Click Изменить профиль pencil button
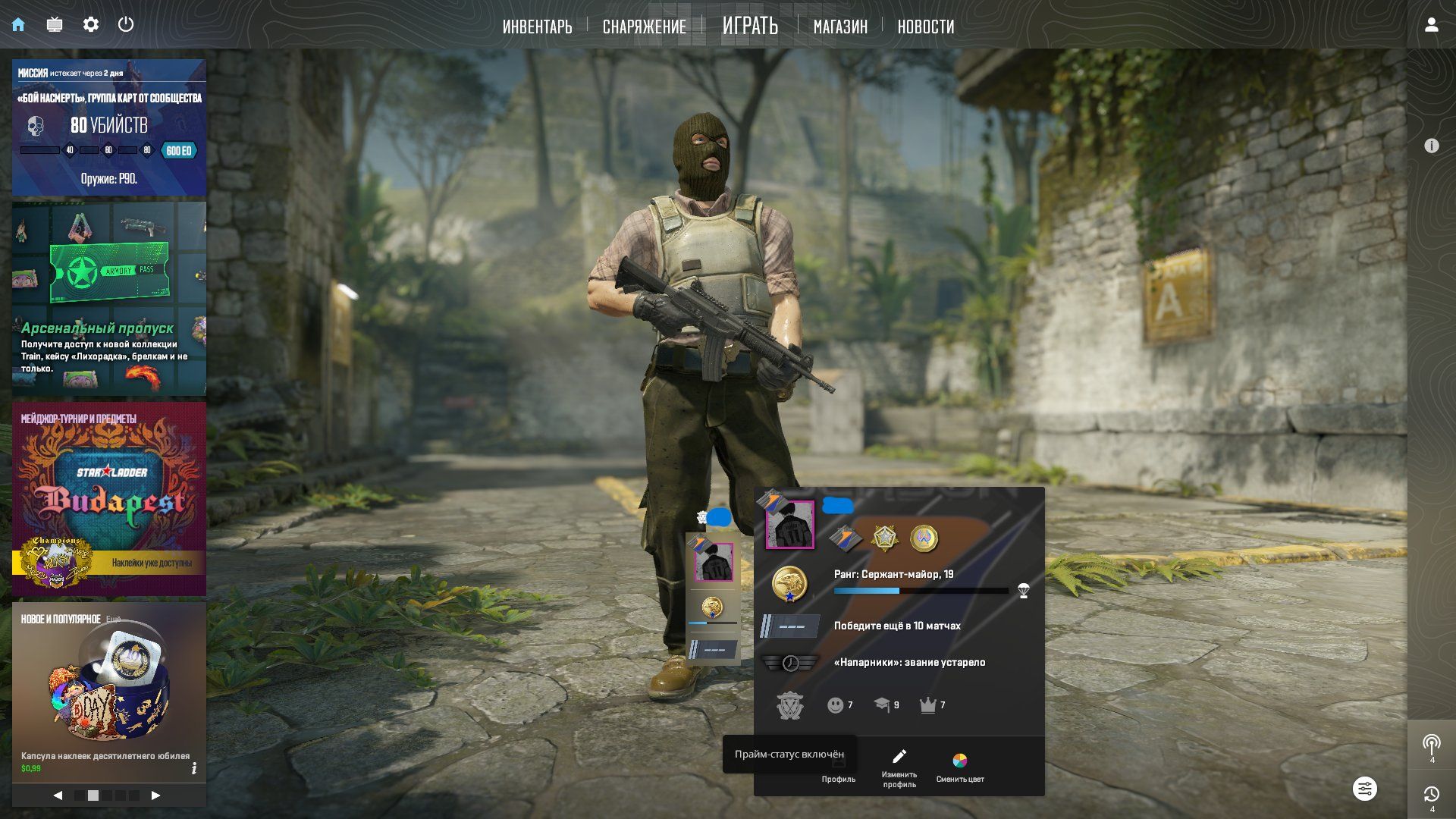This screenshot has height=819, width=1456. pyautogui.click(x=899, y=767)
